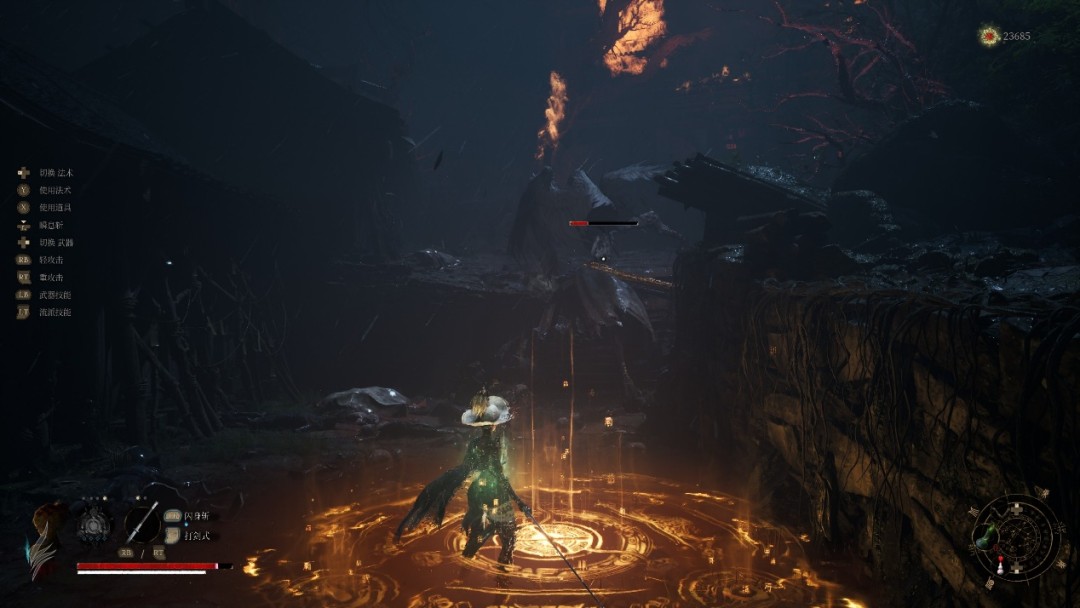Select the equipped sword weapon slot
This screenshot has width=1080, height=608.
(142, 522)
